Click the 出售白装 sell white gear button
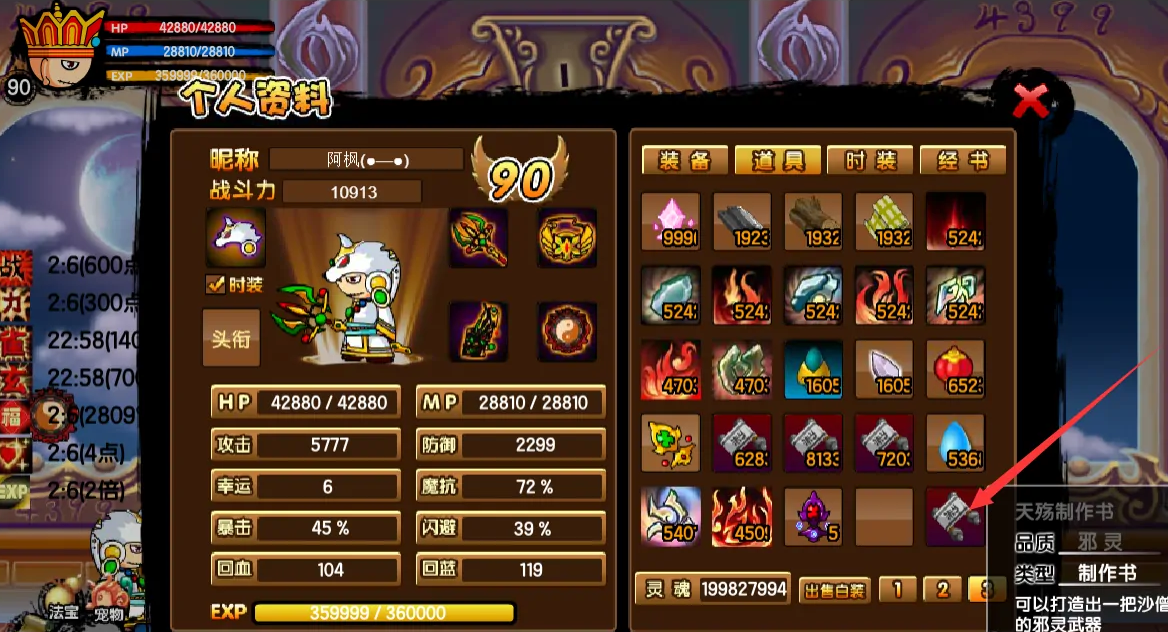The image size is (1168, 632). (x=834, y=589)
